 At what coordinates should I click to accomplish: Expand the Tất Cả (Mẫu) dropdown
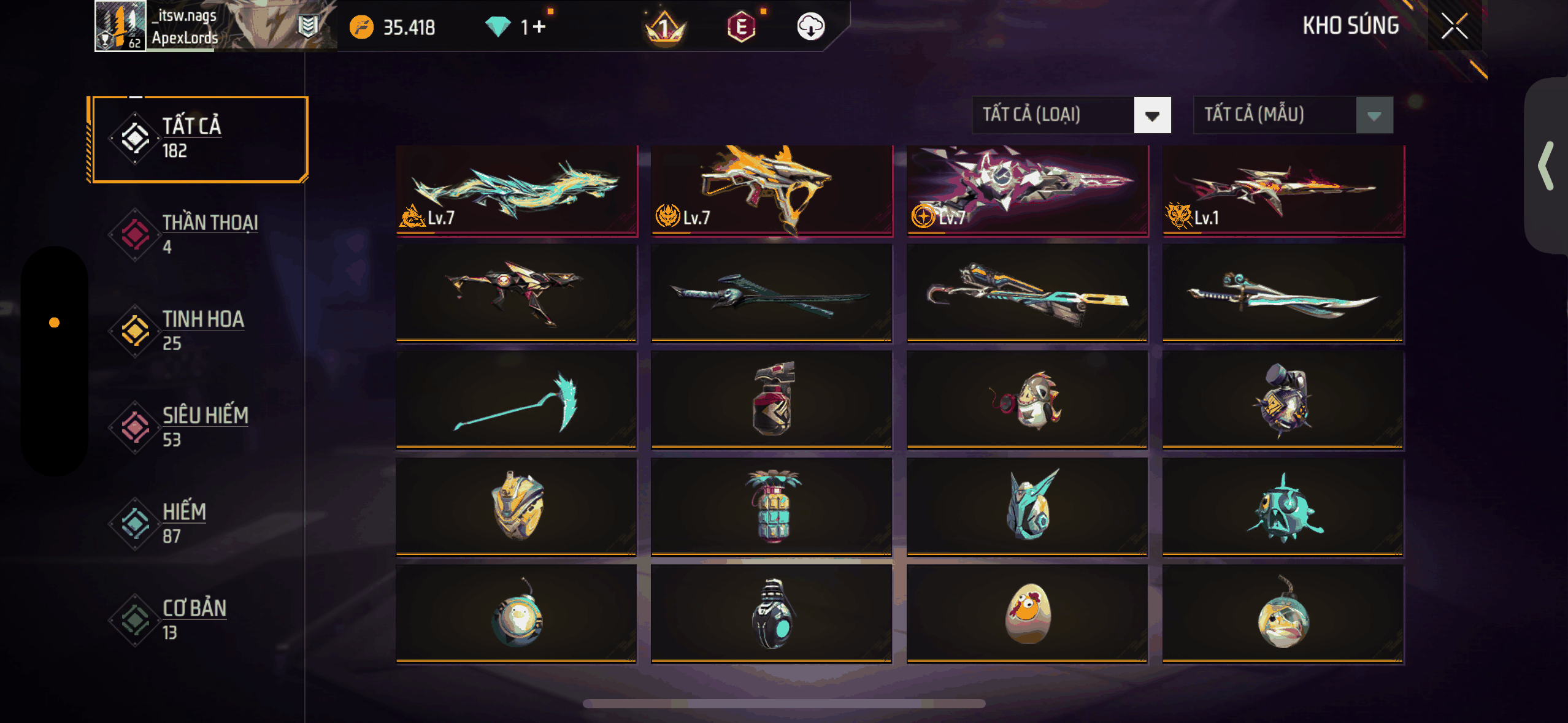(x=1293, y=115)
